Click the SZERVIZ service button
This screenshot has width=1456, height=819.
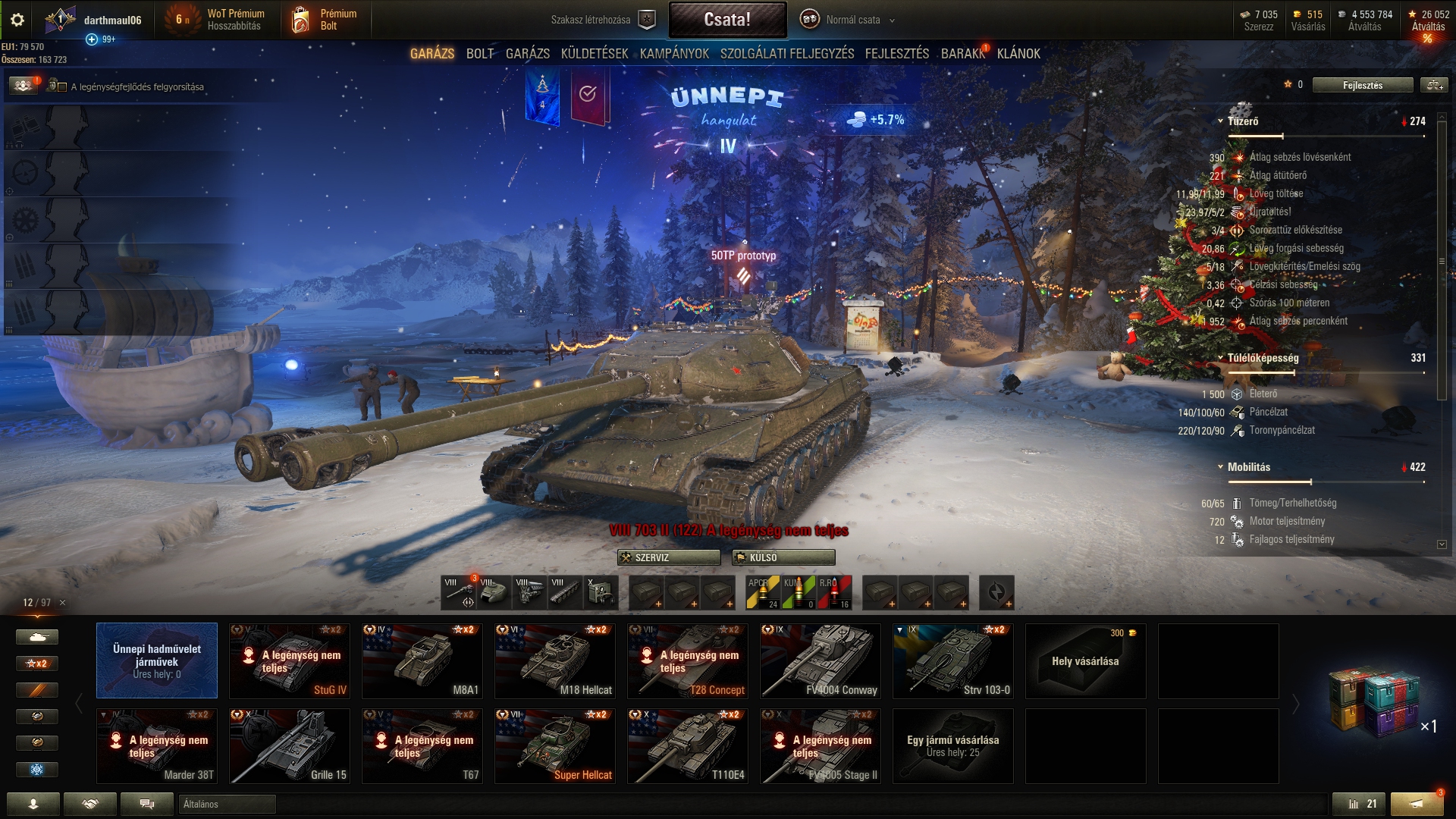click(x=669, y=557)
